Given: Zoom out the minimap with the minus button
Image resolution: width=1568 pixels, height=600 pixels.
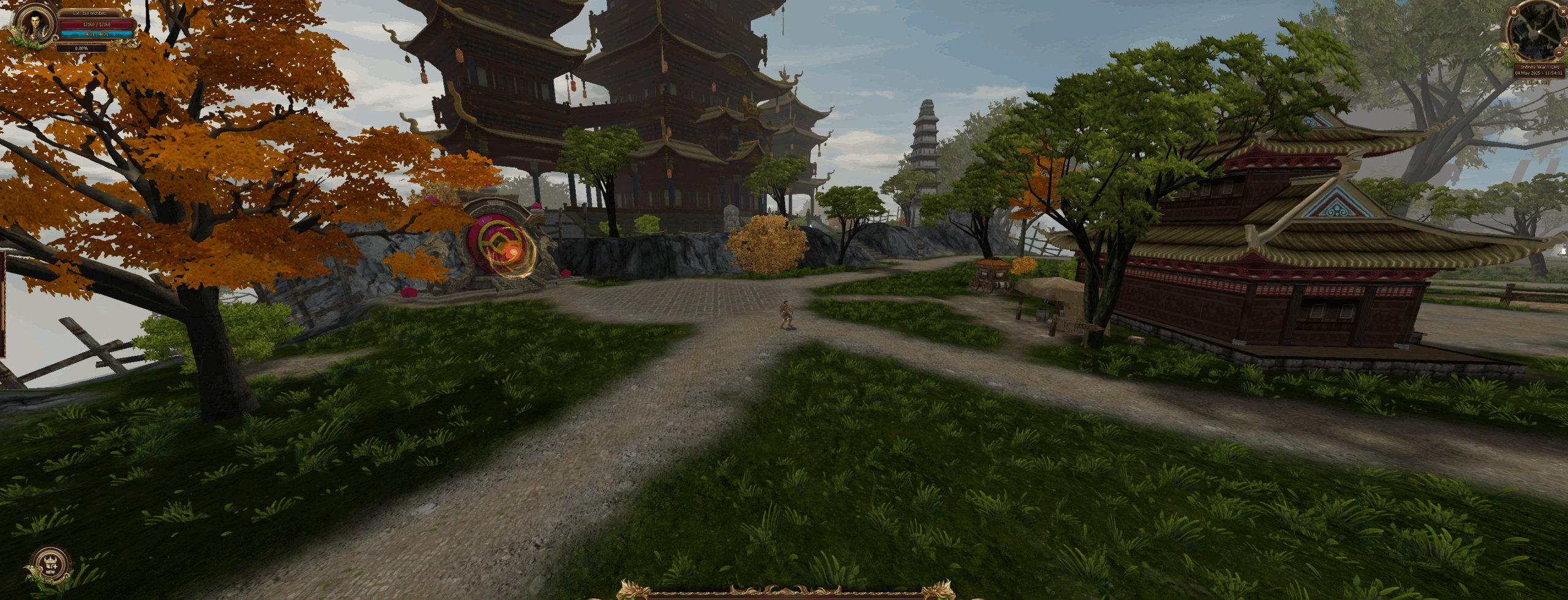Looking at the screenshot, I should pos(1559,53).
